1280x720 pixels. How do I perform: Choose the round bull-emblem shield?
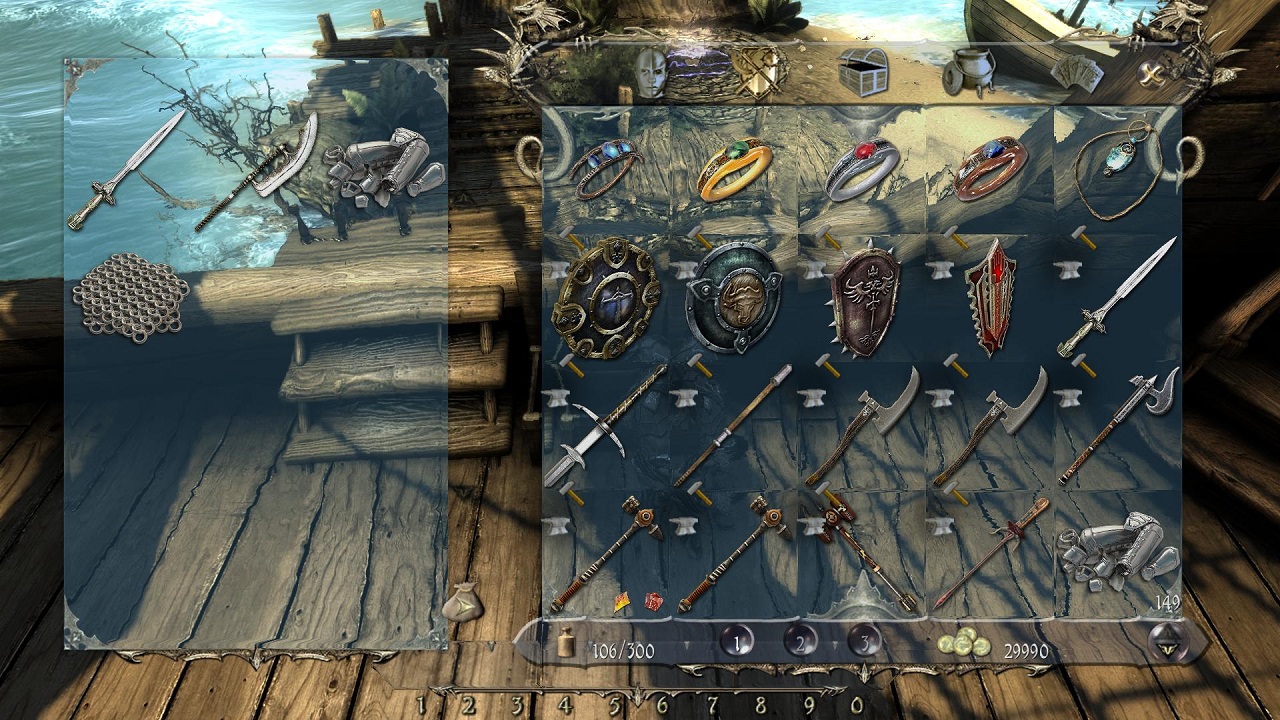734,297
